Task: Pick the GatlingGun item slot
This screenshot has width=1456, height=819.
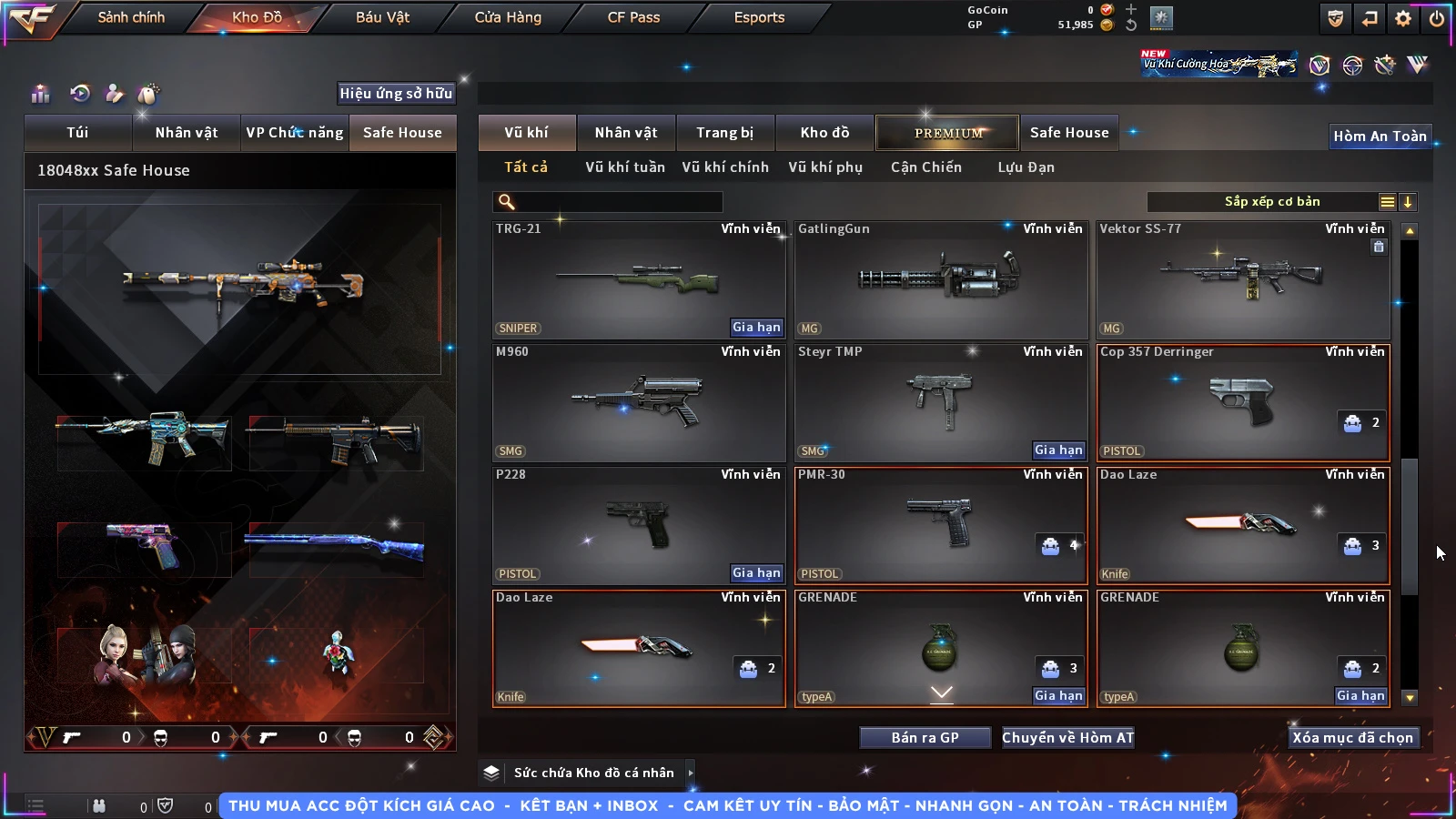Action: 940,279
